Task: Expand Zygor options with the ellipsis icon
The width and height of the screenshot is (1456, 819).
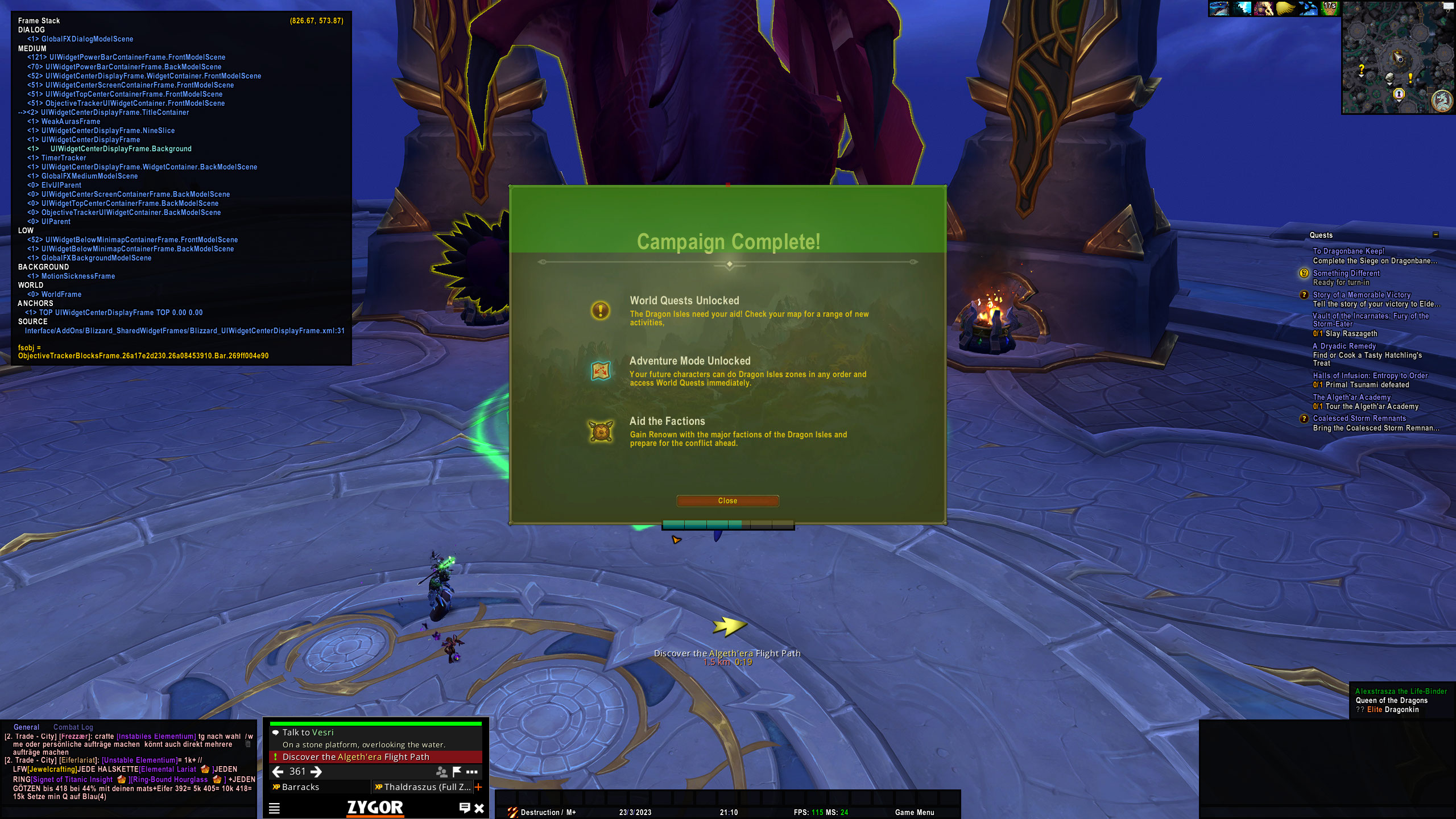Action: click(x=471, y=772)
